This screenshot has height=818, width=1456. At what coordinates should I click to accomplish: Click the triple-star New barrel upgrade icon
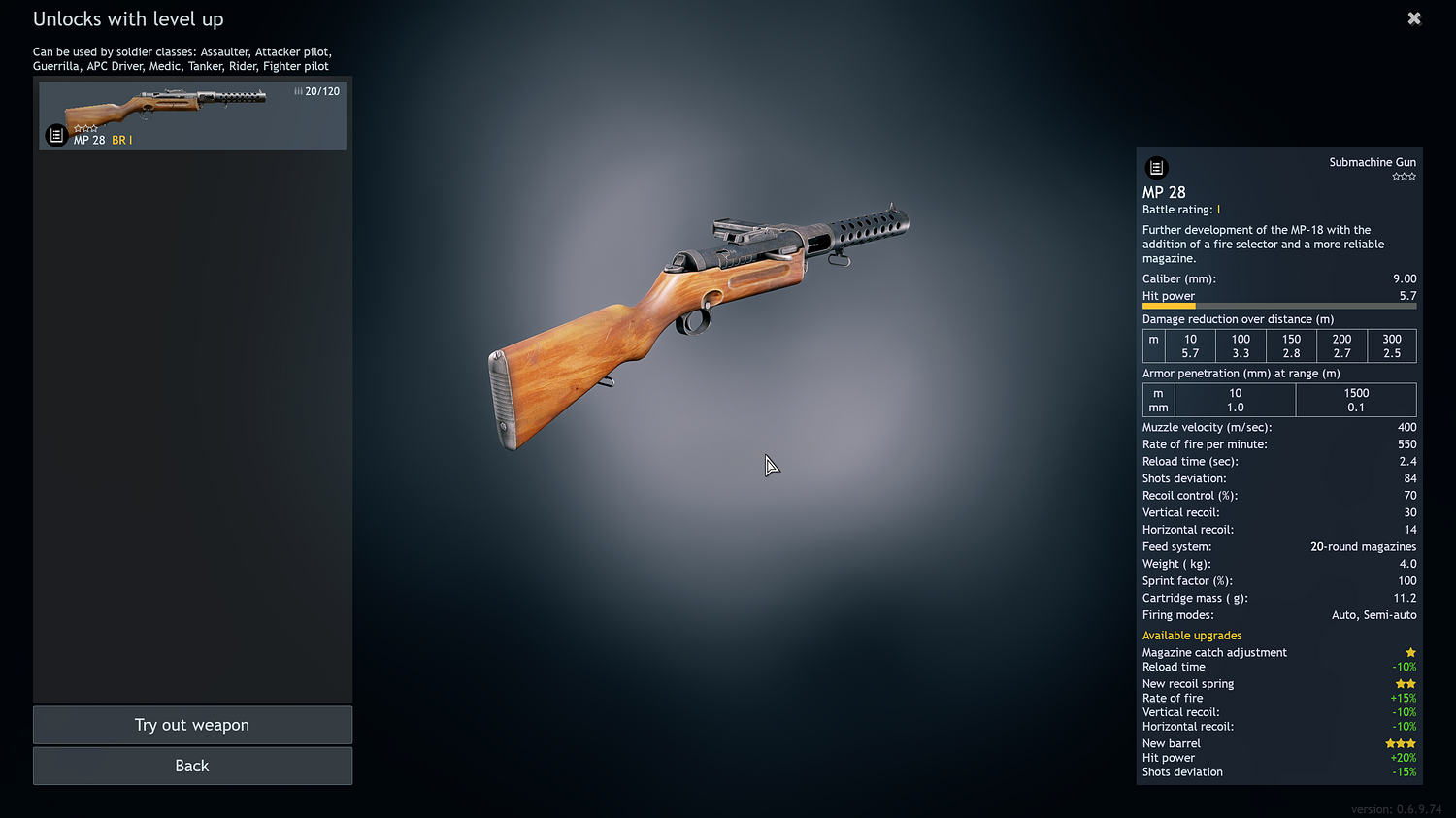(x=1400, y=742)
